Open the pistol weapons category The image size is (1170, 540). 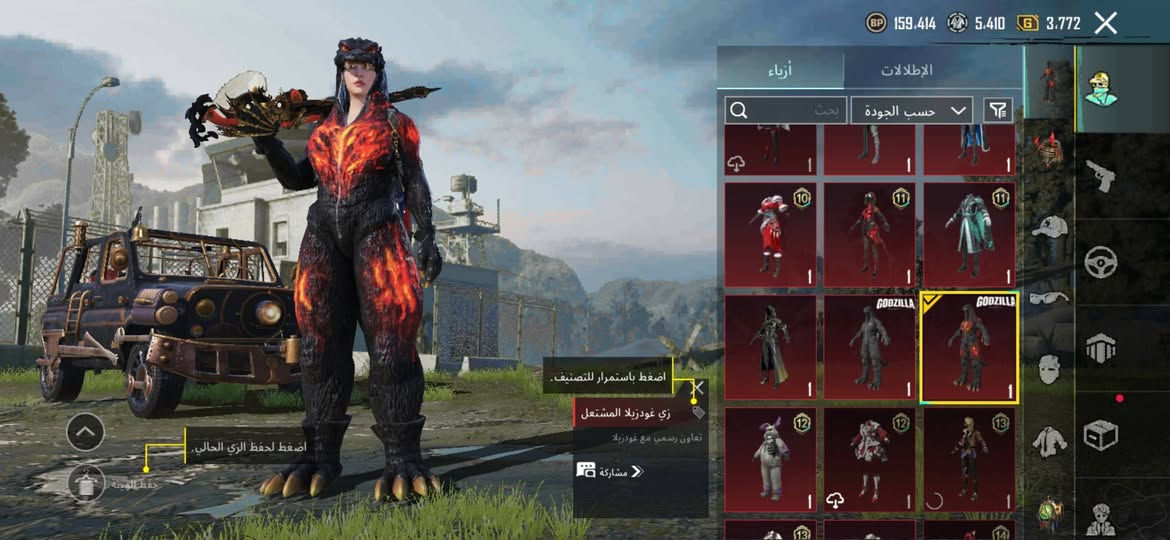(1101, 175)
